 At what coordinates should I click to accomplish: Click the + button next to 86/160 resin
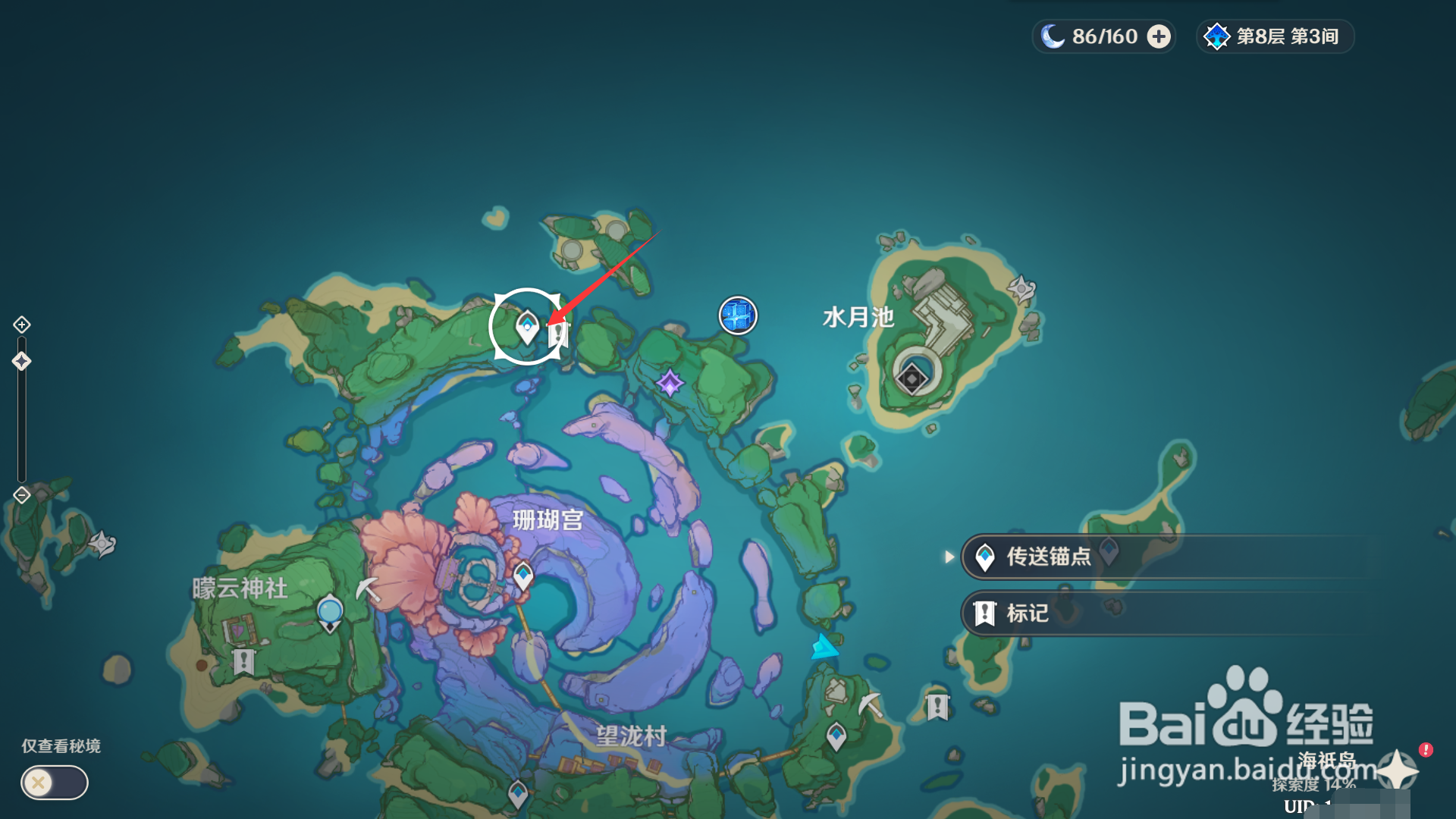click(x=1158, y=36)
